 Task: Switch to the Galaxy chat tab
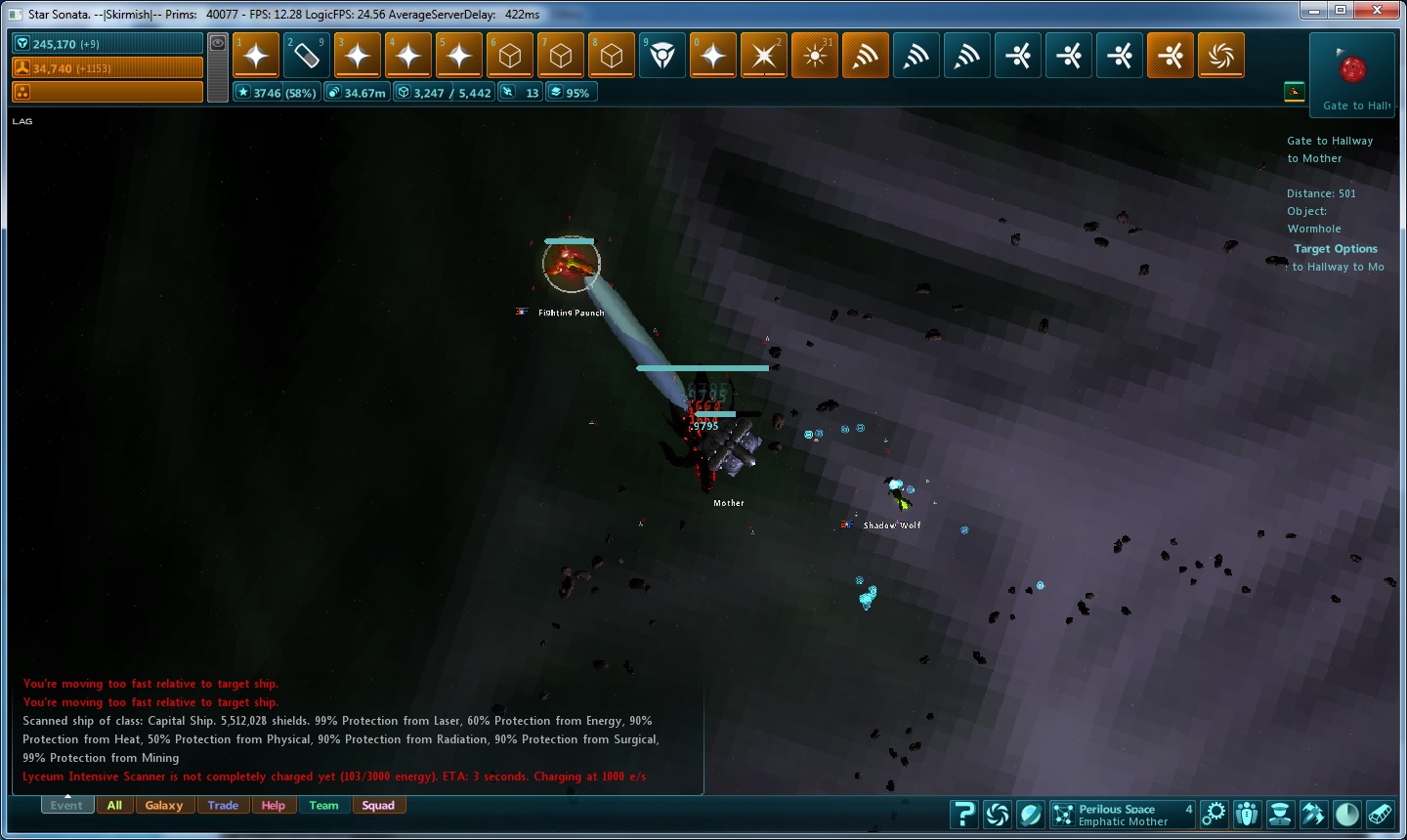coord(164,806)
